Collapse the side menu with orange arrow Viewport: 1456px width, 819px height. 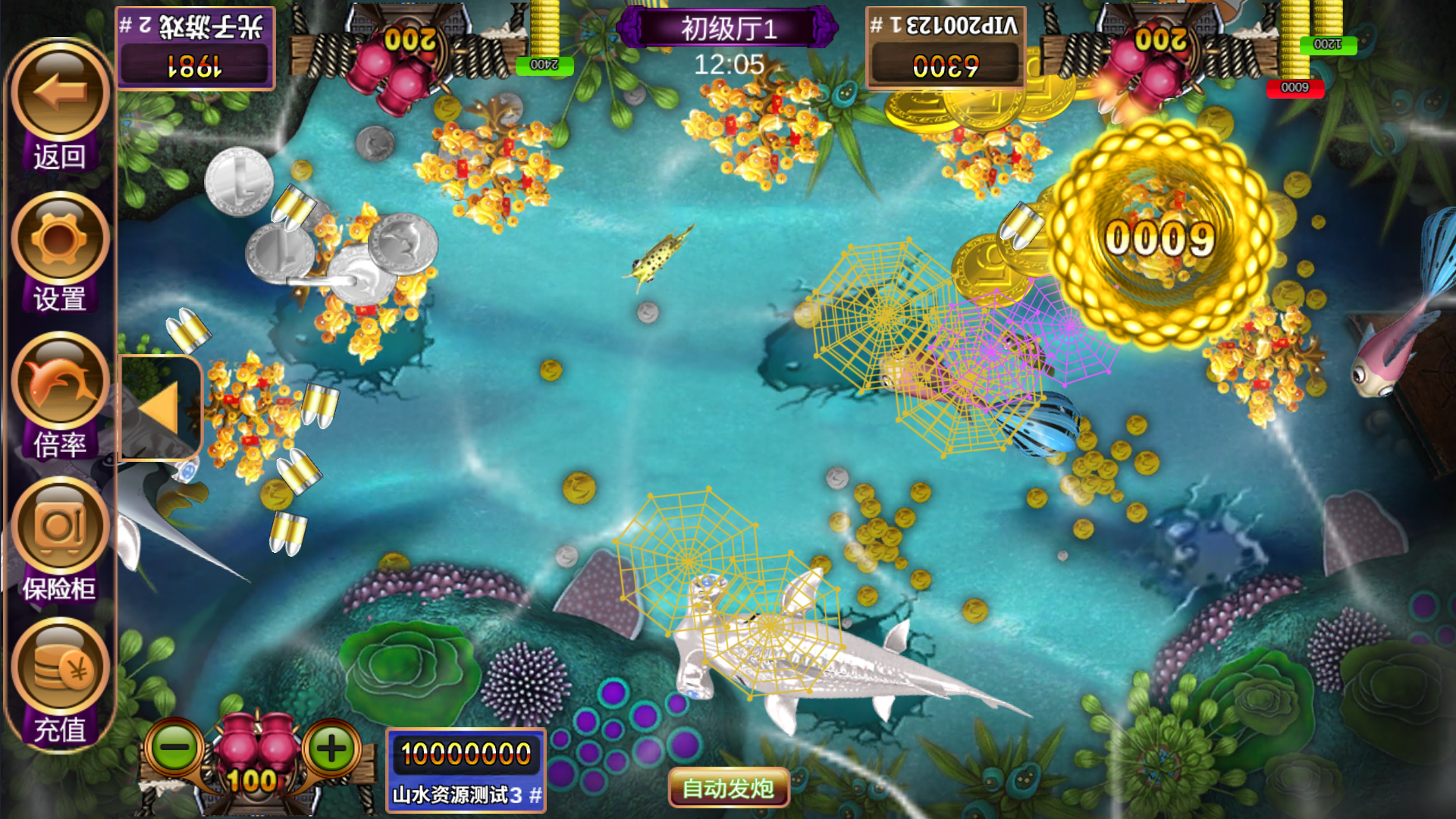[160, 409]
